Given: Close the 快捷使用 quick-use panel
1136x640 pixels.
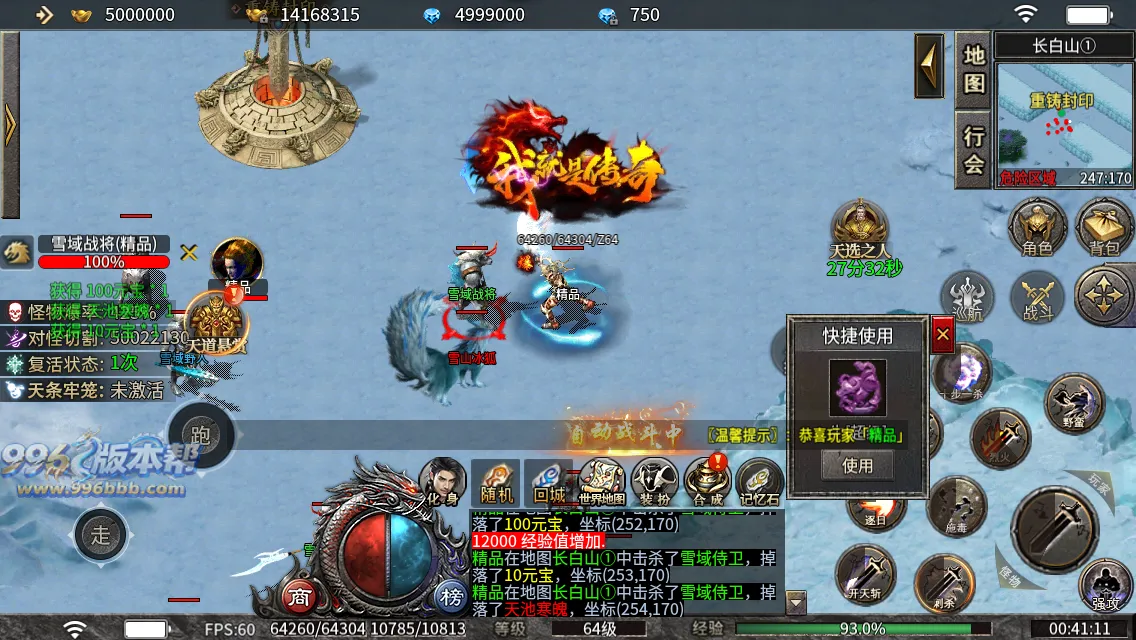Looking at the screenshot, I should [942, 336].
